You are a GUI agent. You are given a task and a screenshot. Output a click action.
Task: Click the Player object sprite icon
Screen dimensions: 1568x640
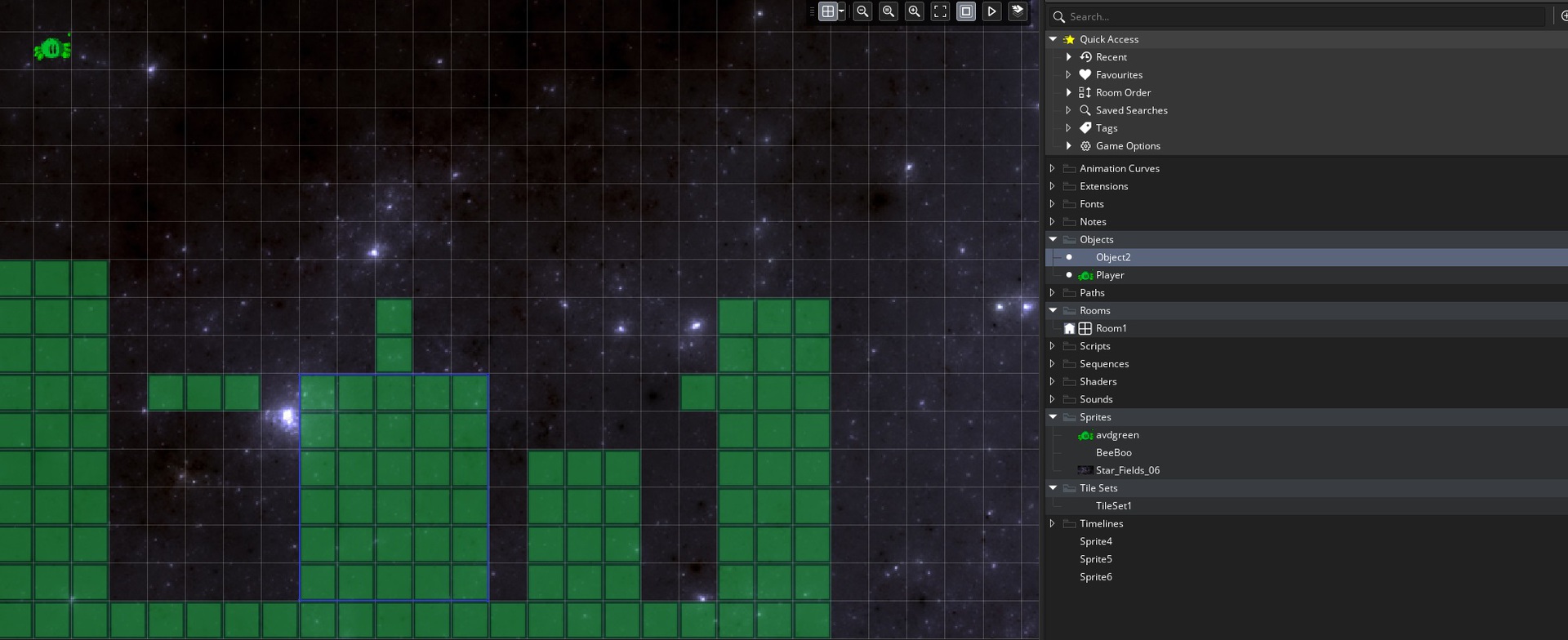pyautogui.click(x=1085, y=275)
